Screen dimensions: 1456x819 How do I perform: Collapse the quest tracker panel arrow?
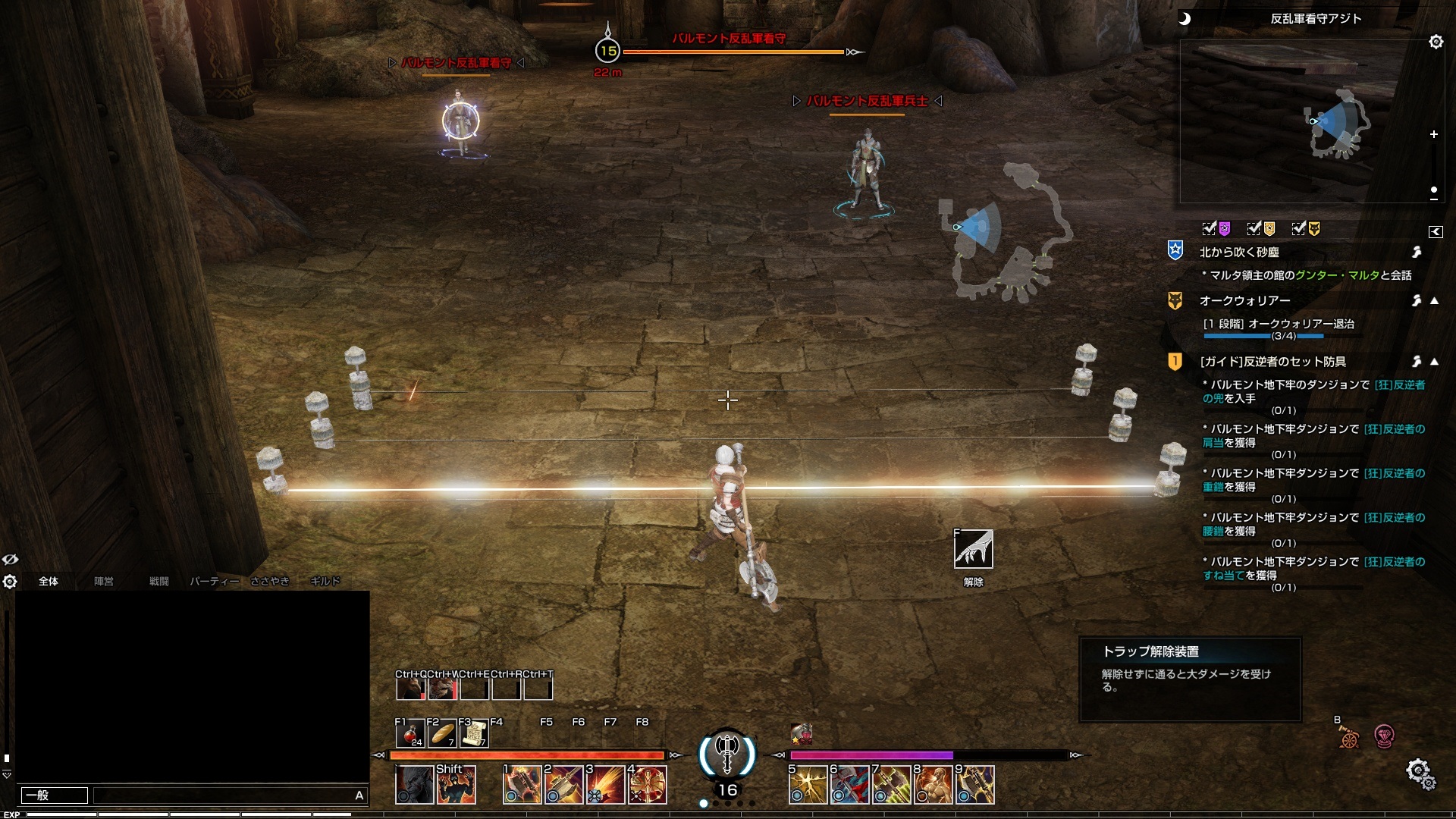pos(1435,232)
